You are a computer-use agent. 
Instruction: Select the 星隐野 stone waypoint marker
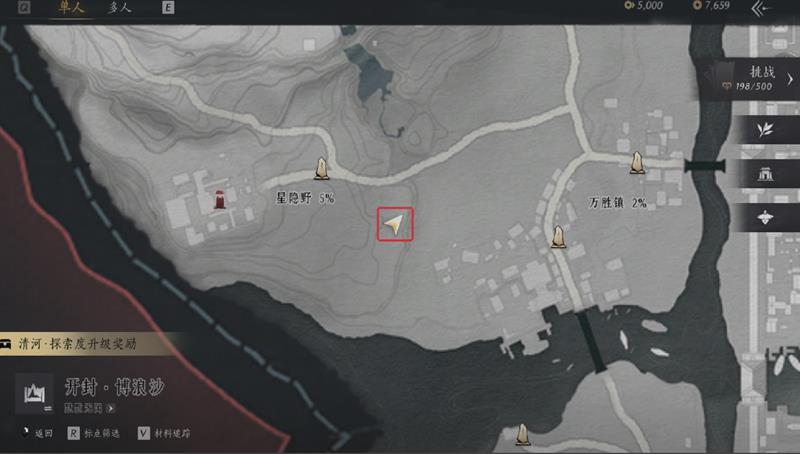tap(323, 169)
